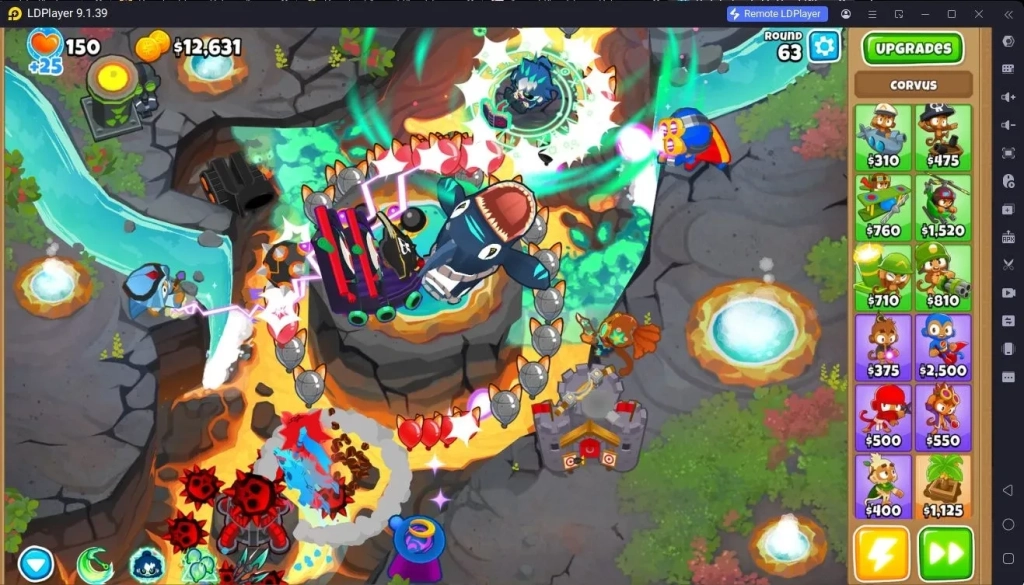Select the Alchemist for $550
Screen dimensions: 1024x585
coord(942,417)
